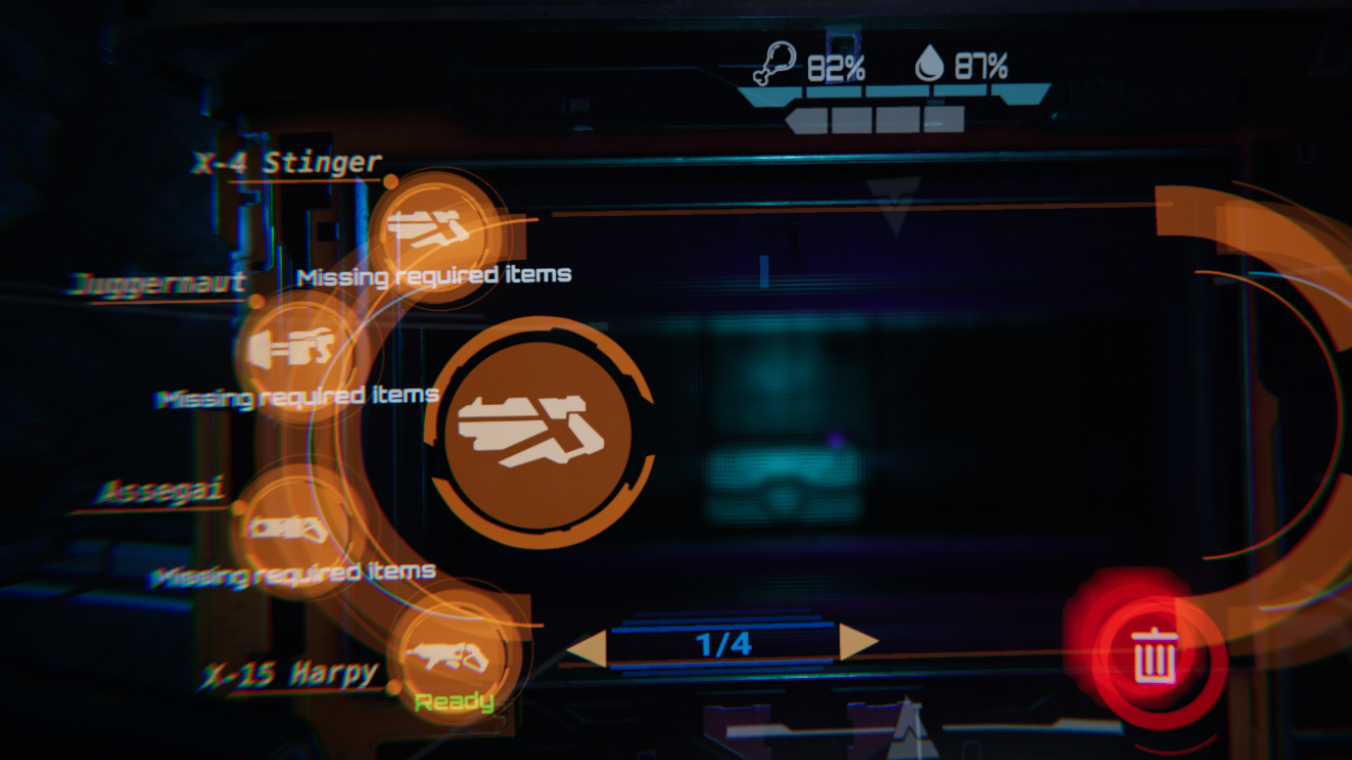Select the ready X-15 Harpy icon
1352x760 pixels.
click(446, 654)
